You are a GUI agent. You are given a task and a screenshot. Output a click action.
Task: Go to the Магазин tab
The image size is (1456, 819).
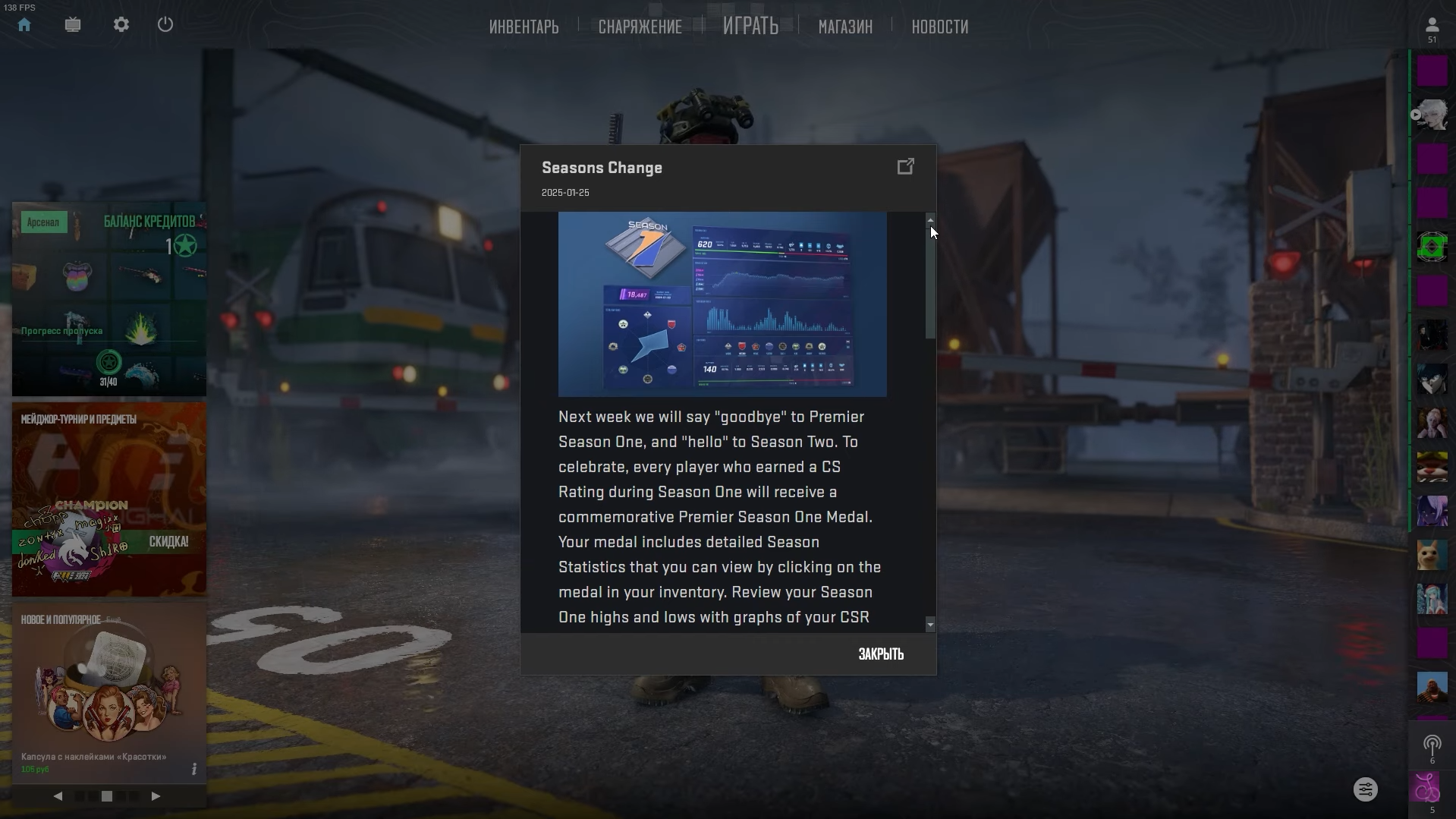point(845,27)
